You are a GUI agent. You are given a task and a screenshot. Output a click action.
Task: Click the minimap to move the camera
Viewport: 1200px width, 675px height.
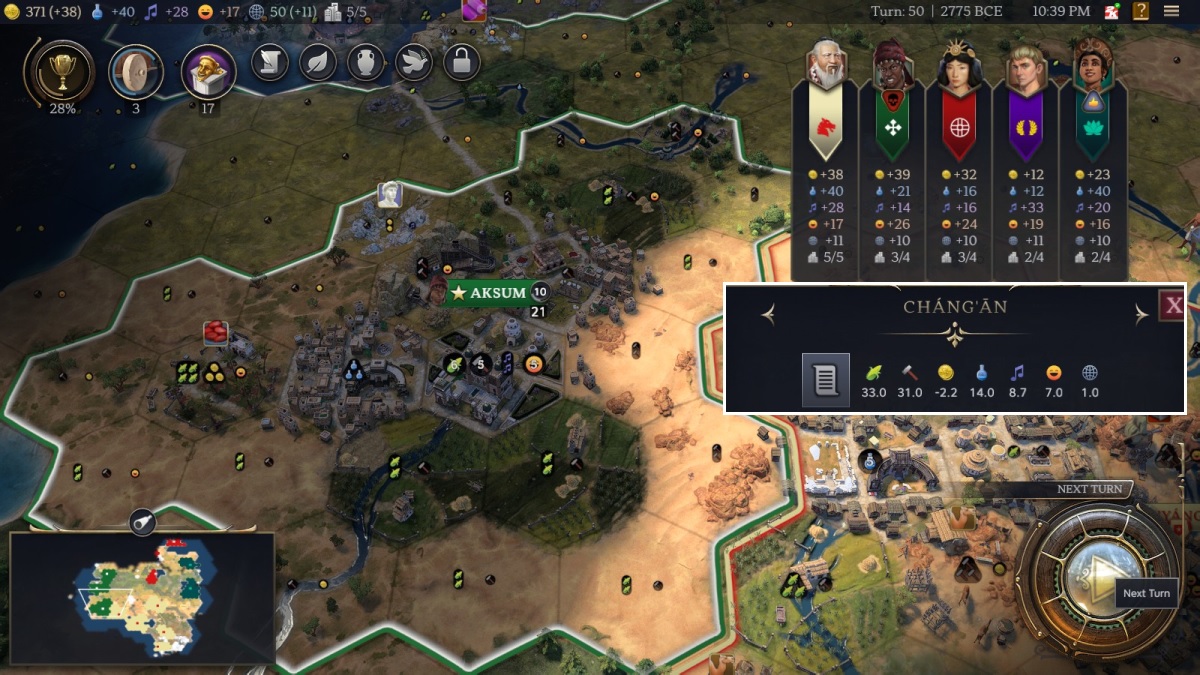(x=142, y=600)
